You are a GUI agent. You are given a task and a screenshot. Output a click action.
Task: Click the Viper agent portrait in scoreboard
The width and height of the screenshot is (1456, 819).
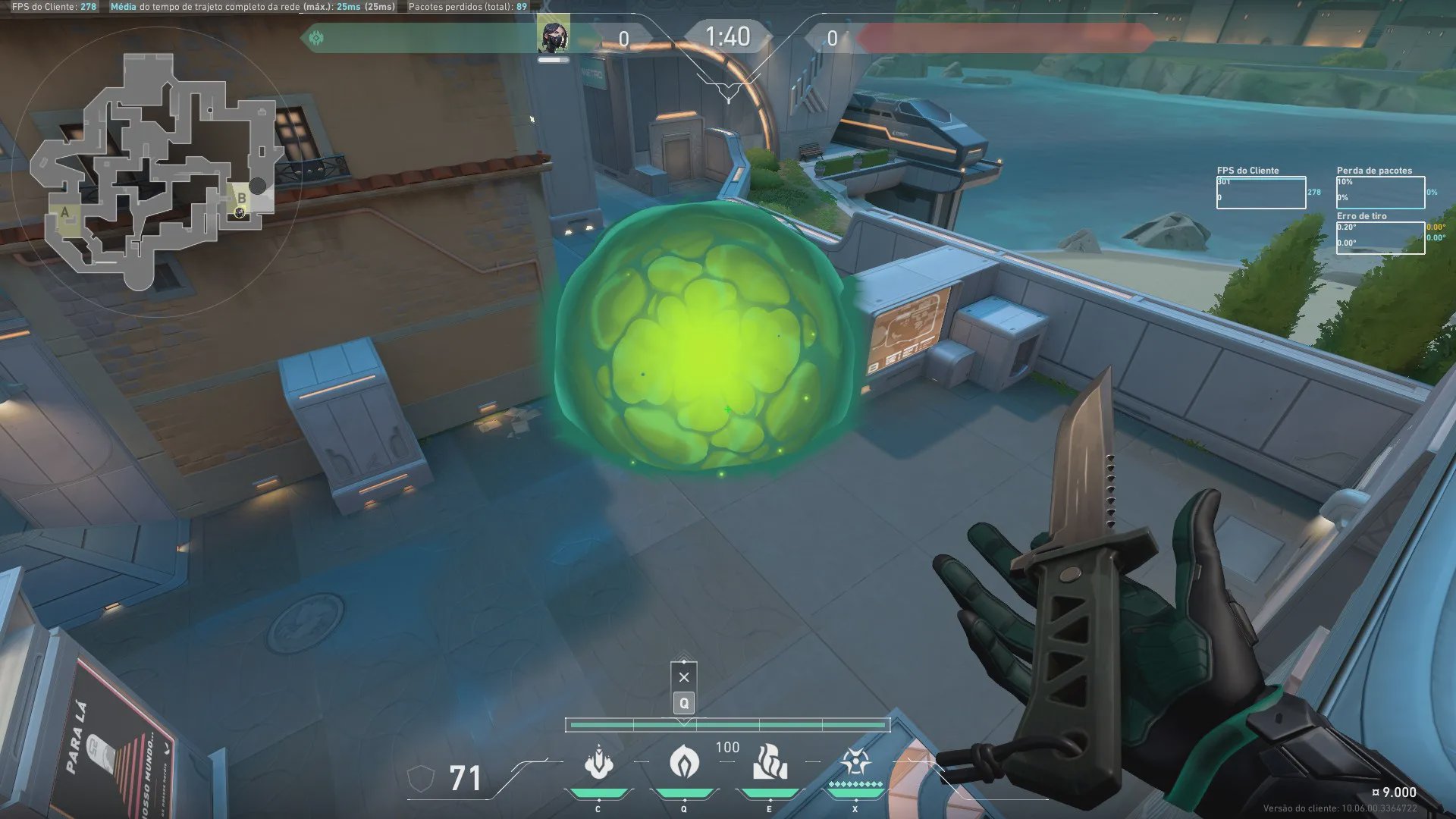pyautogui.click(x=554, y=36)
